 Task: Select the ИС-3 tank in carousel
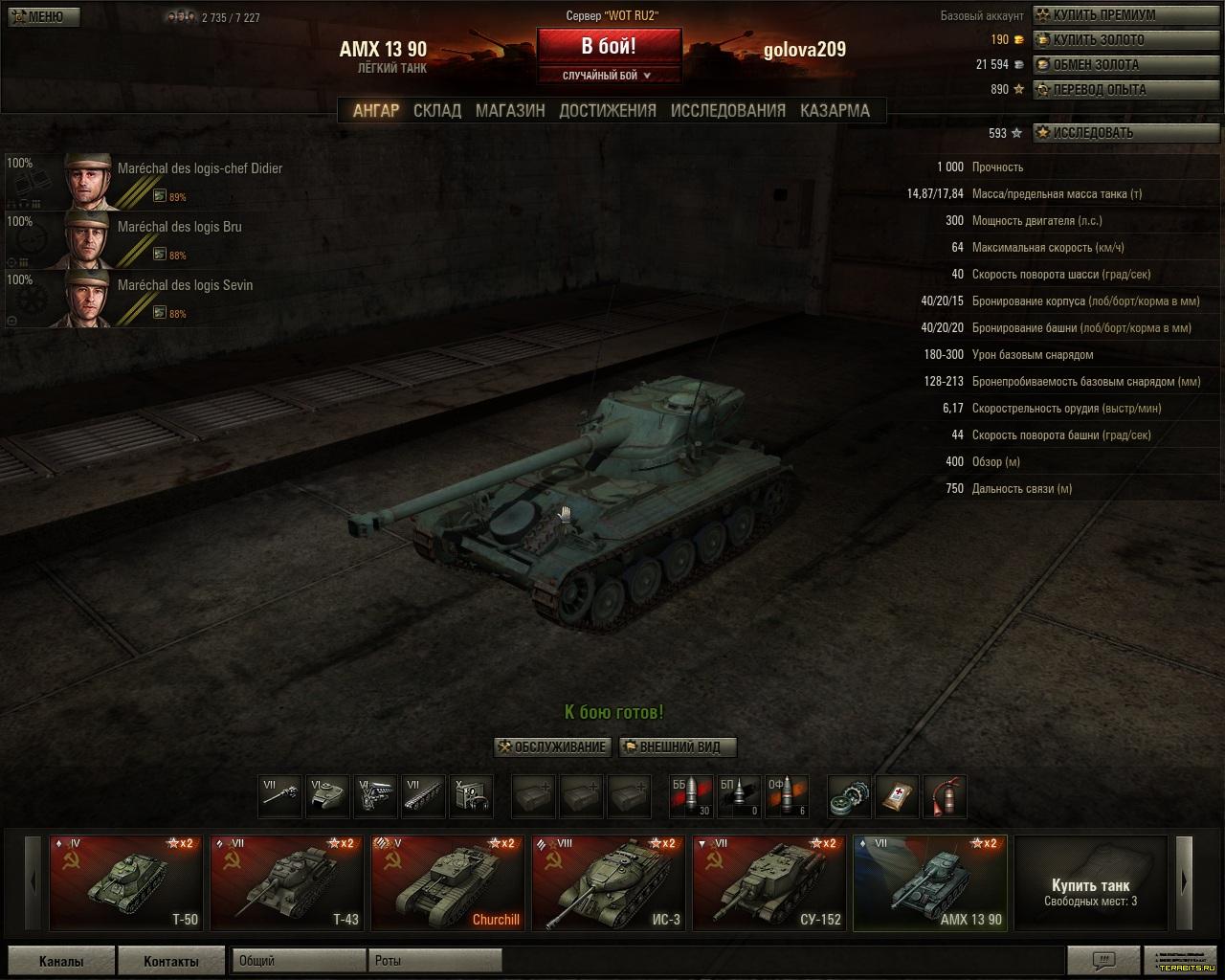[607, 882]
